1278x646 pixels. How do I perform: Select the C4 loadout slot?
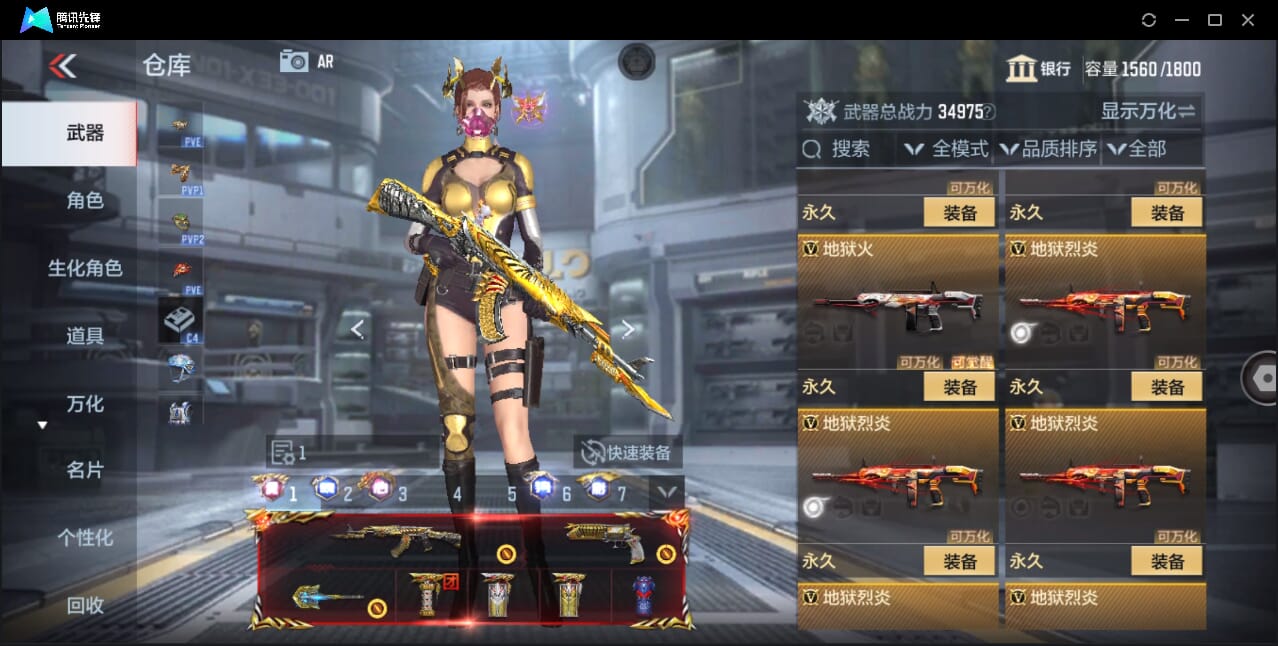click(x=180, y=322)
